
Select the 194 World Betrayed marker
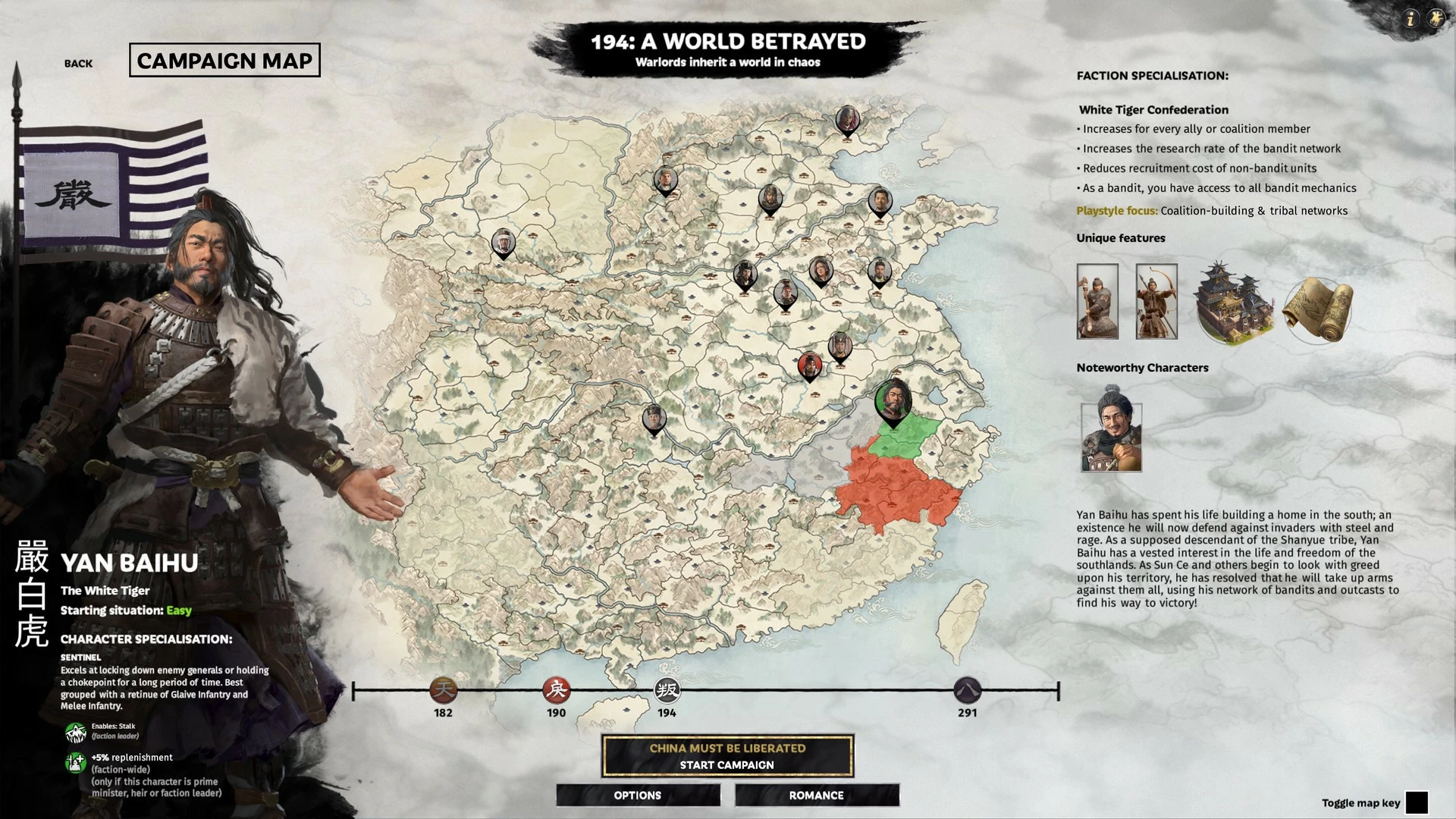point(667,691)
